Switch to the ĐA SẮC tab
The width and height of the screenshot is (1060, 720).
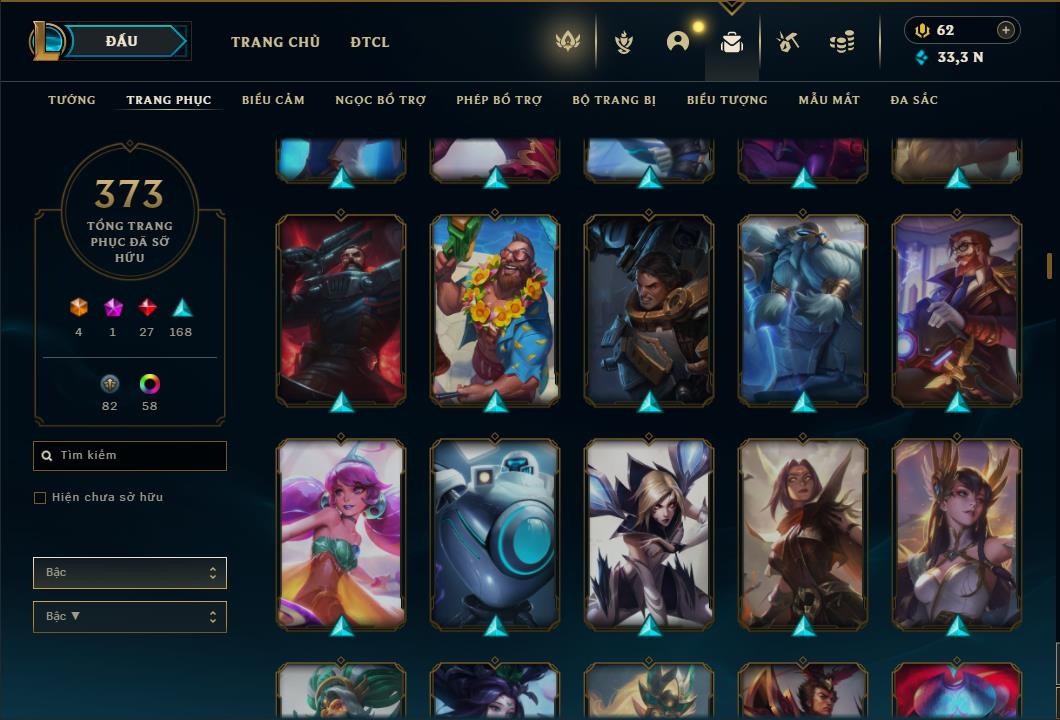pyautogui.click(x=914, y=100)
